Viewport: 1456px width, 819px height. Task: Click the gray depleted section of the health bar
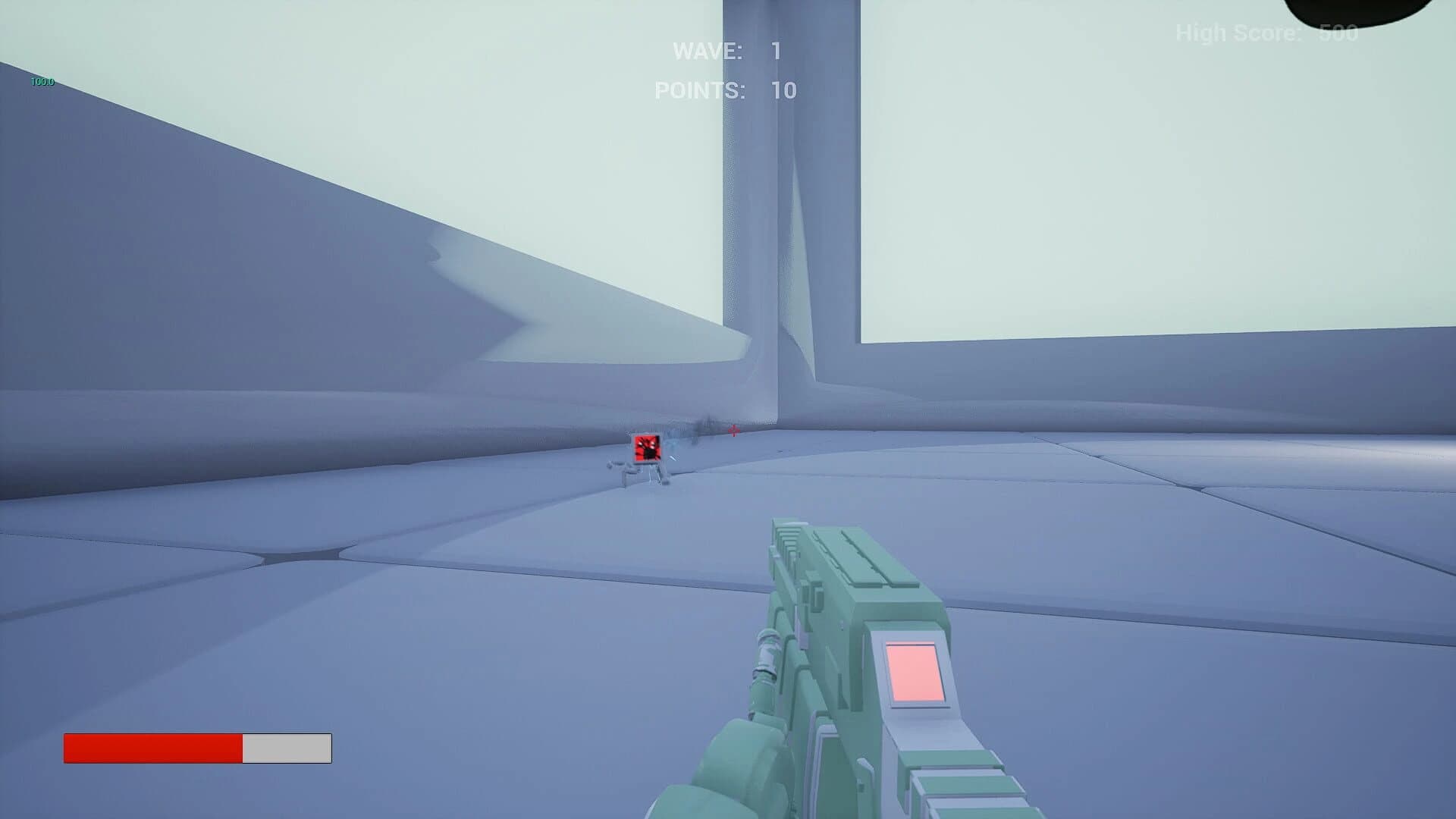coord(287,749)
